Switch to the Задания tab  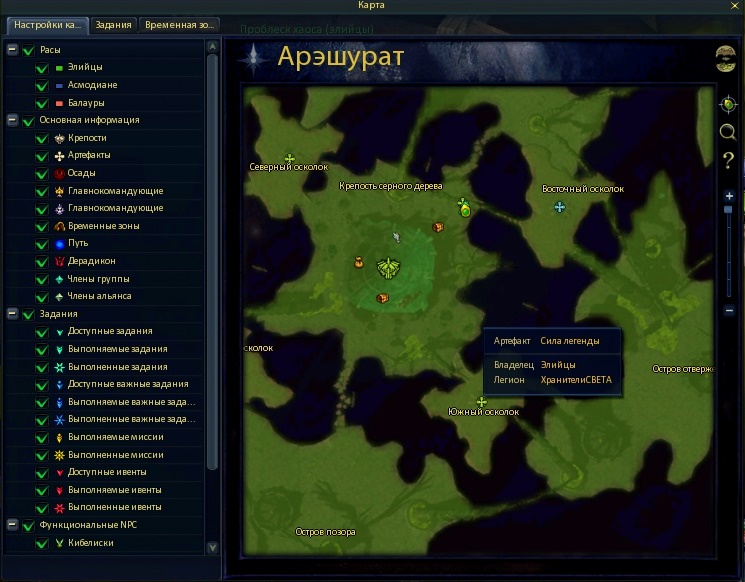pyautogui.click(x=113, y=25)
